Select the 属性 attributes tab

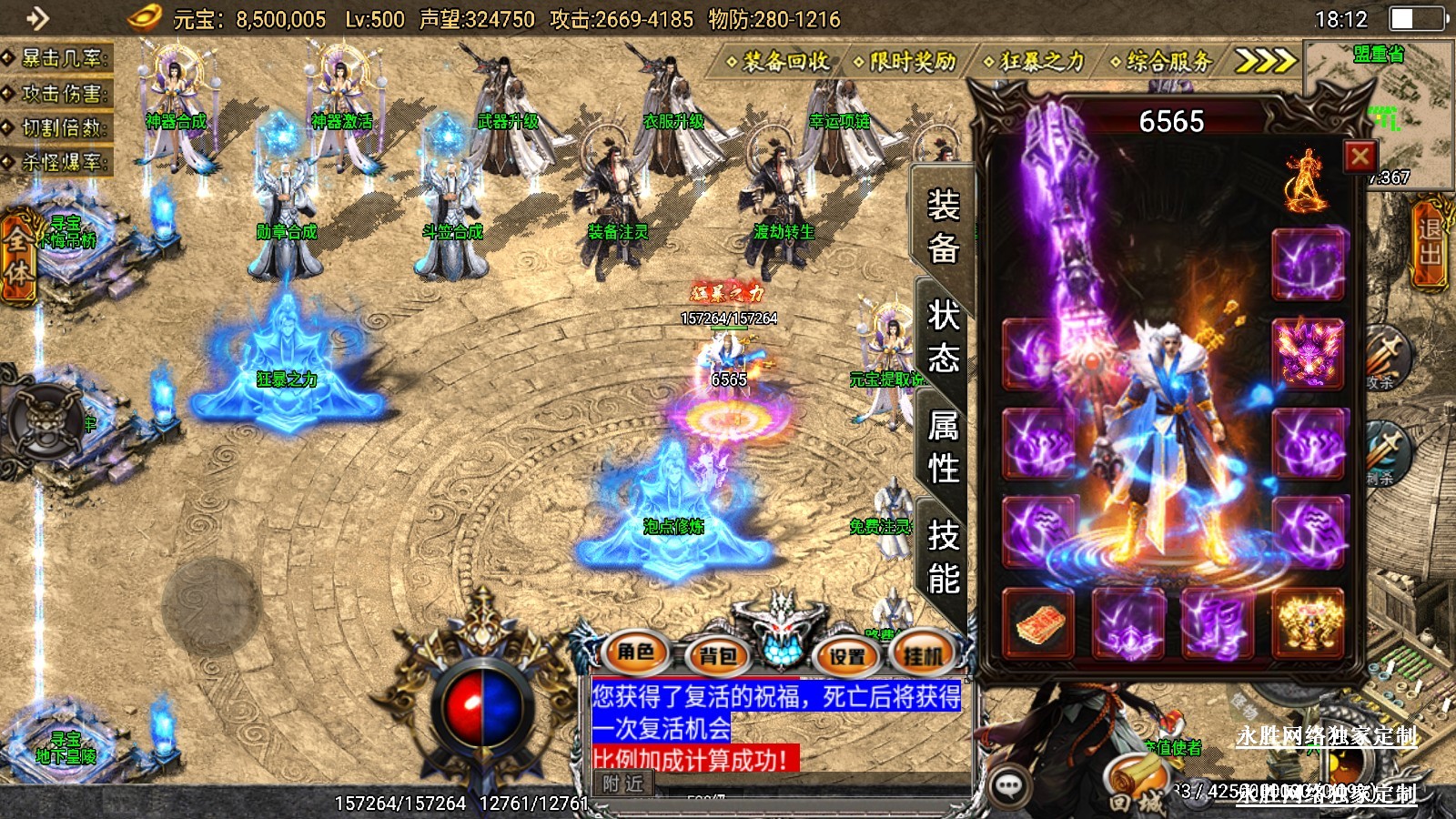pos(944,447)
